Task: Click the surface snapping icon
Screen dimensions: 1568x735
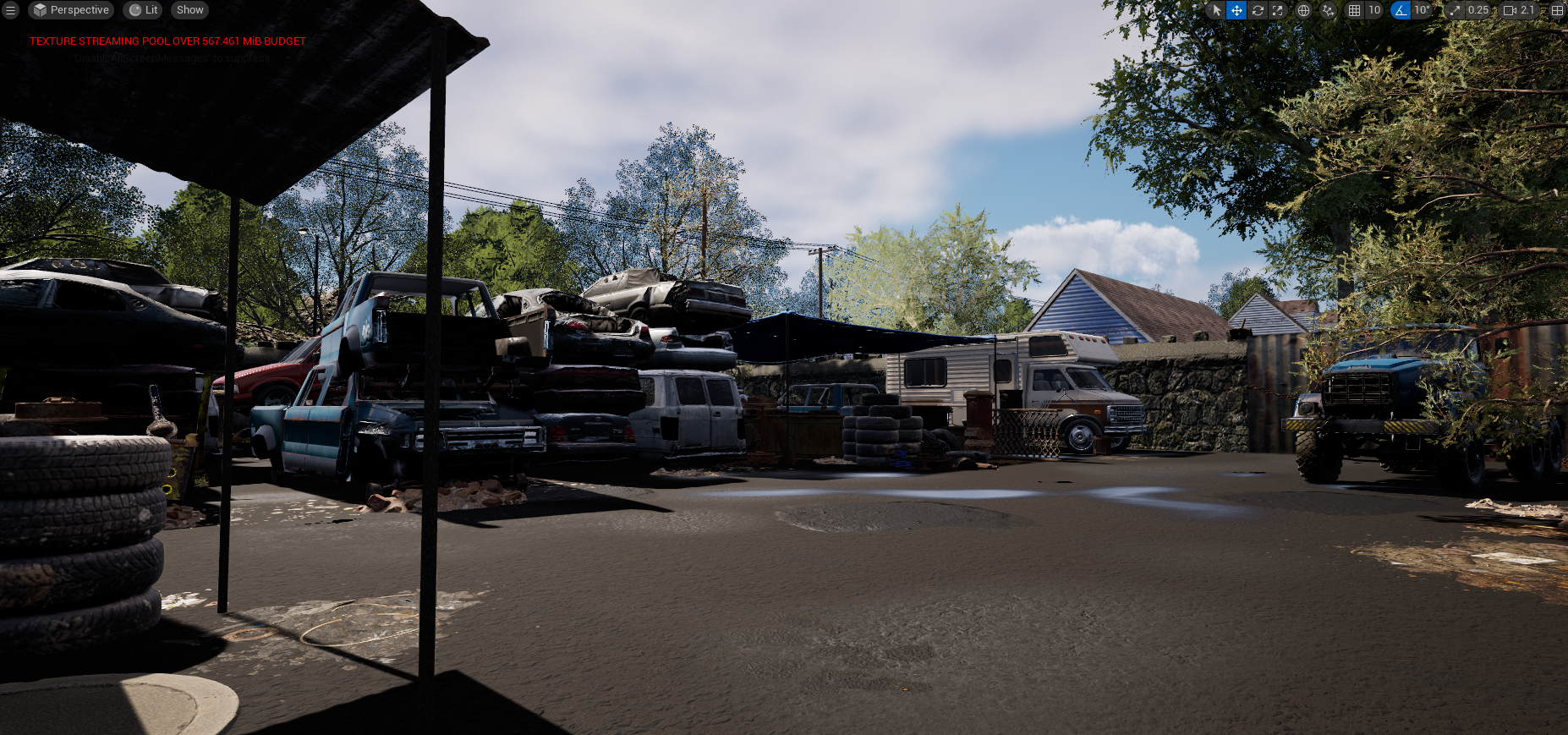Action: click(1328, 10)
